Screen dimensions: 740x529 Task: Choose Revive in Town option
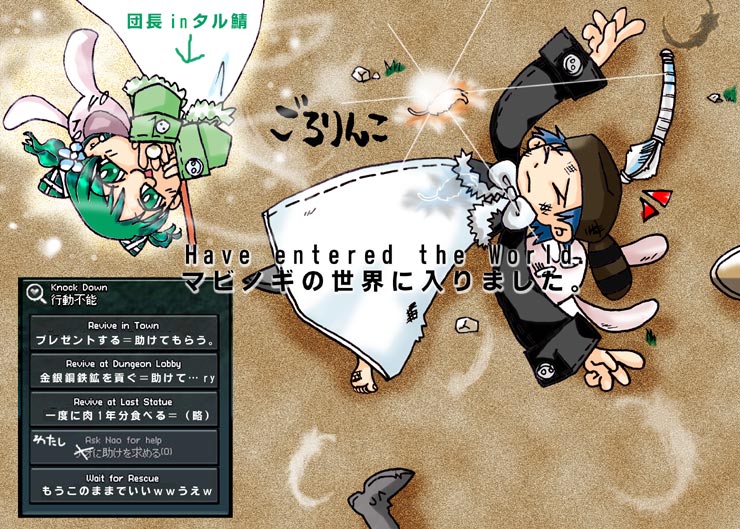tap(123, 333)
